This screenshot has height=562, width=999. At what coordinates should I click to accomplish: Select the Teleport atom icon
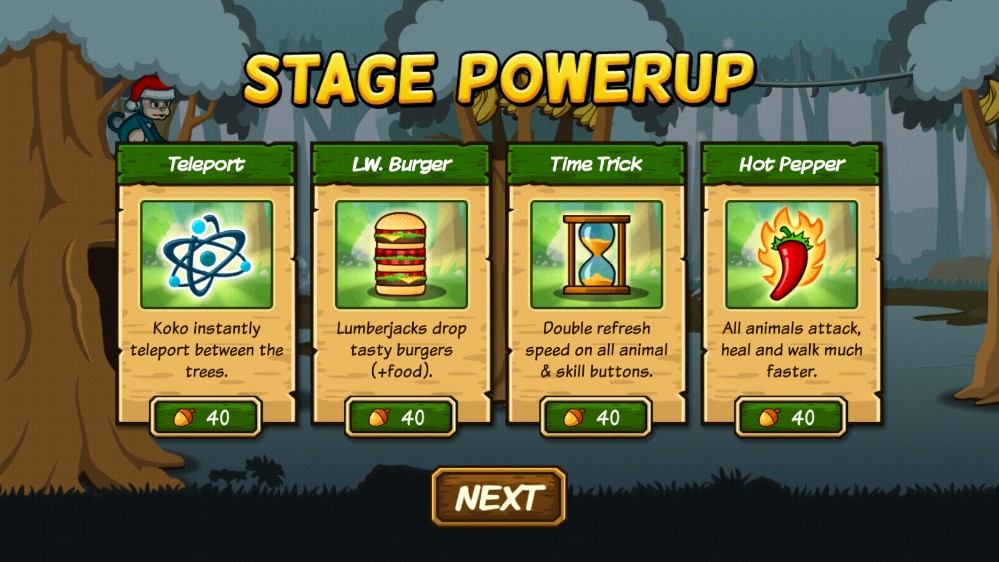[x=206, y=254]
